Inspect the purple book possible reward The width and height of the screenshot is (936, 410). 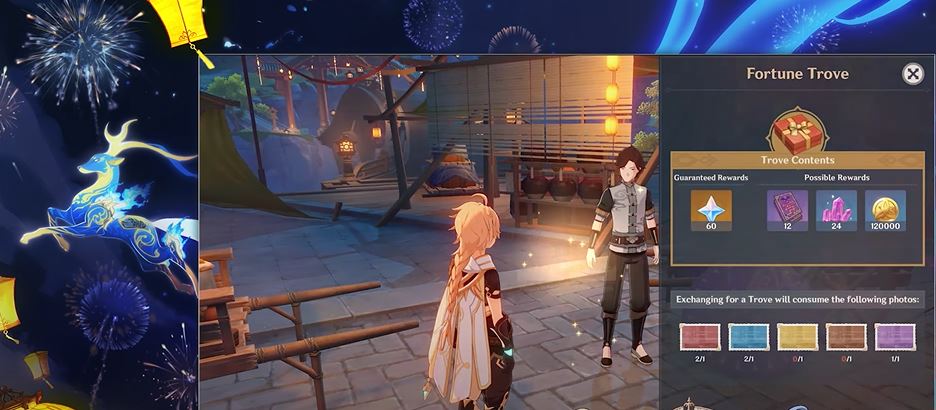click(787, 209)
